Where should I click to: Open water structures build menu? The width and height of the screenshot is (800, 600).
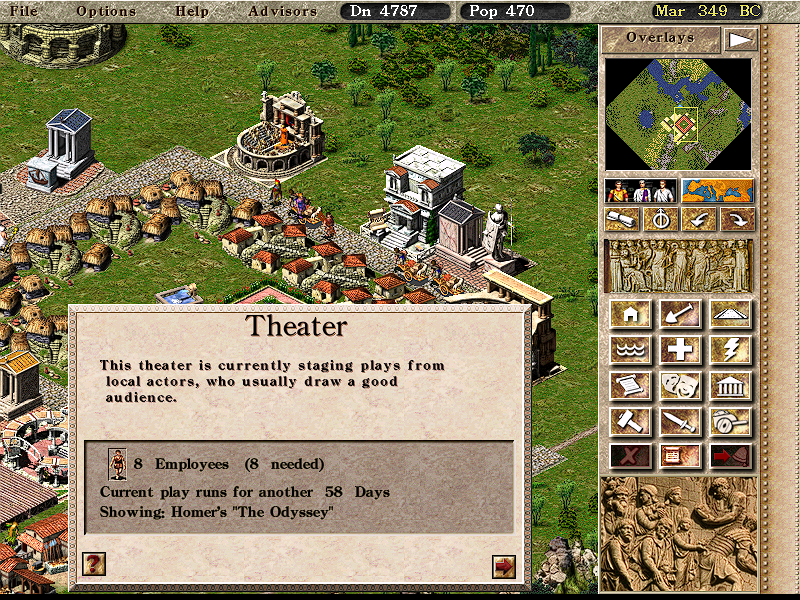[631, 349]
